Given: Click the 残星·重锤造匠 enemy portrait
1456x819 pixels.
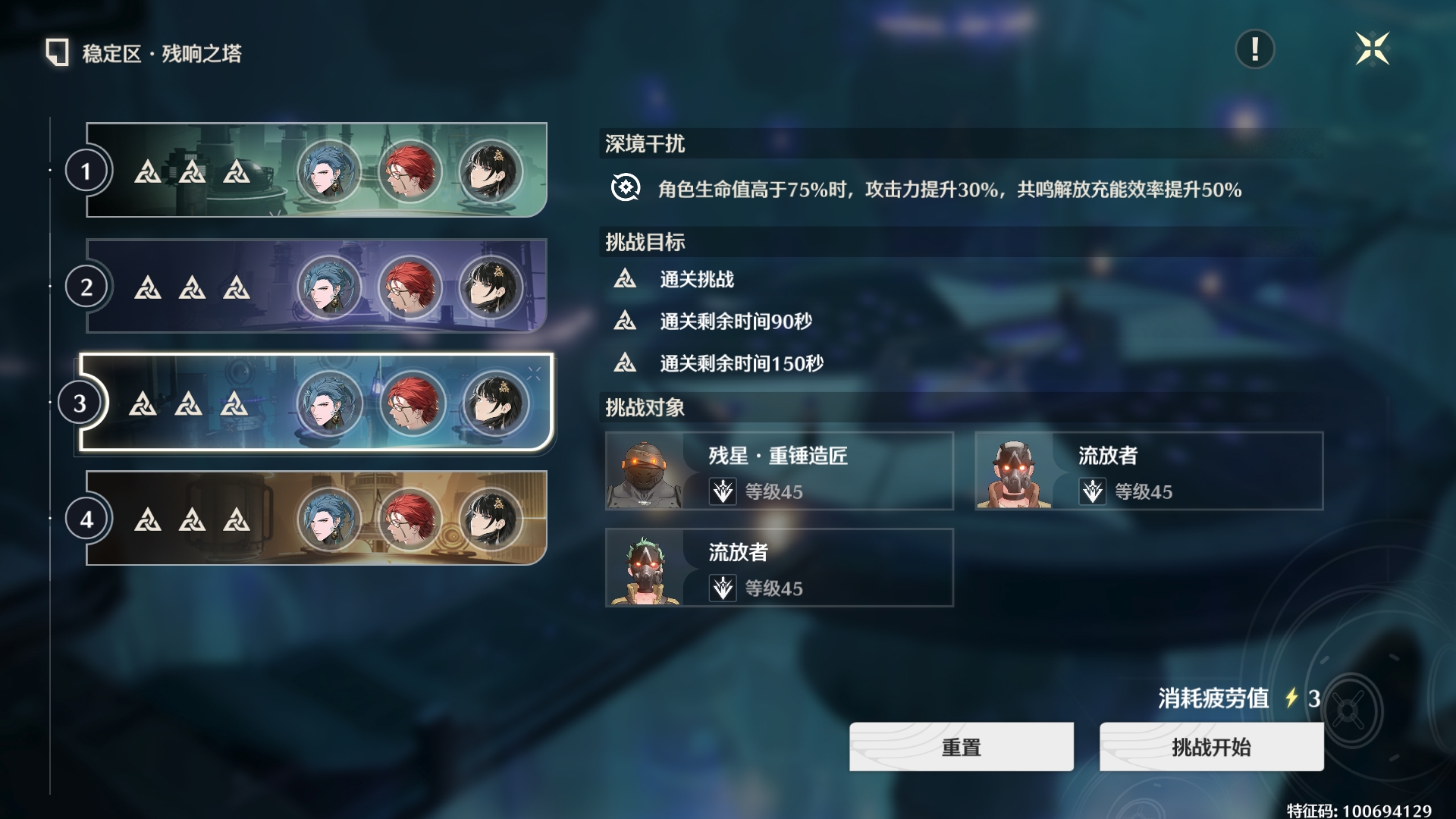Looking at the screenshot, I should [646, 472].
